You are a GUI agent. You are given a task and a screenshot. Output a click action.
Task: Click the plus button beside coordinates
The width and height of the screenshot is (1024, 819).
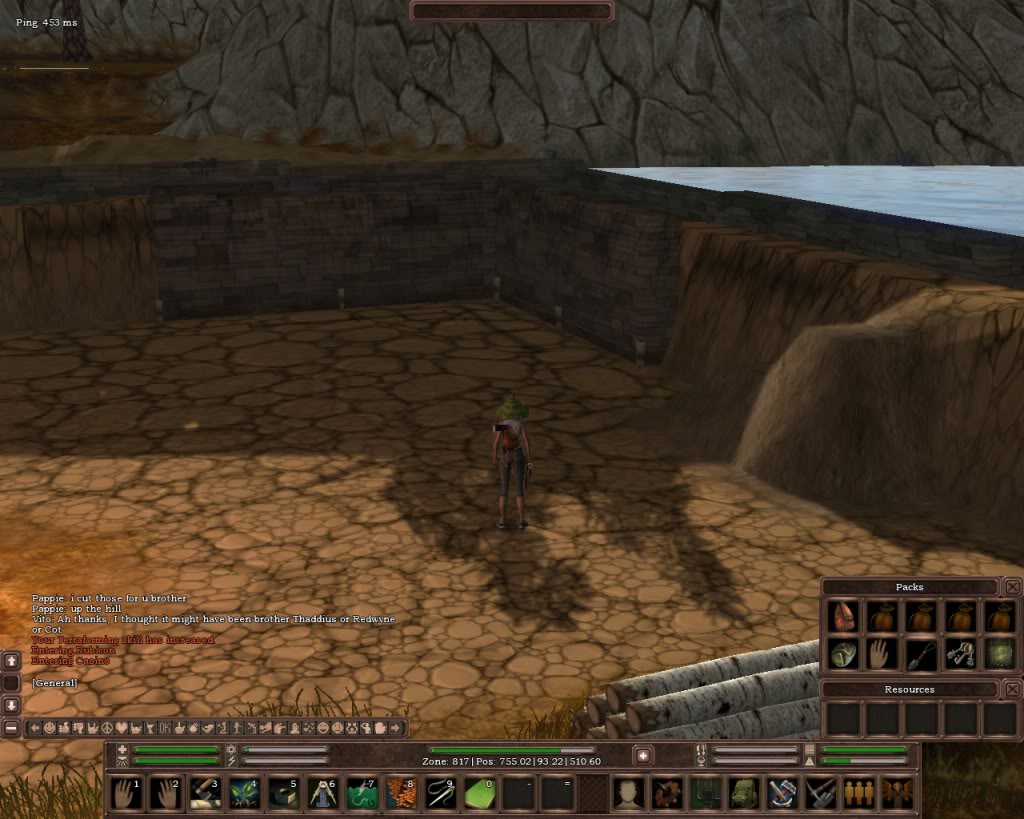click(643, 755)
